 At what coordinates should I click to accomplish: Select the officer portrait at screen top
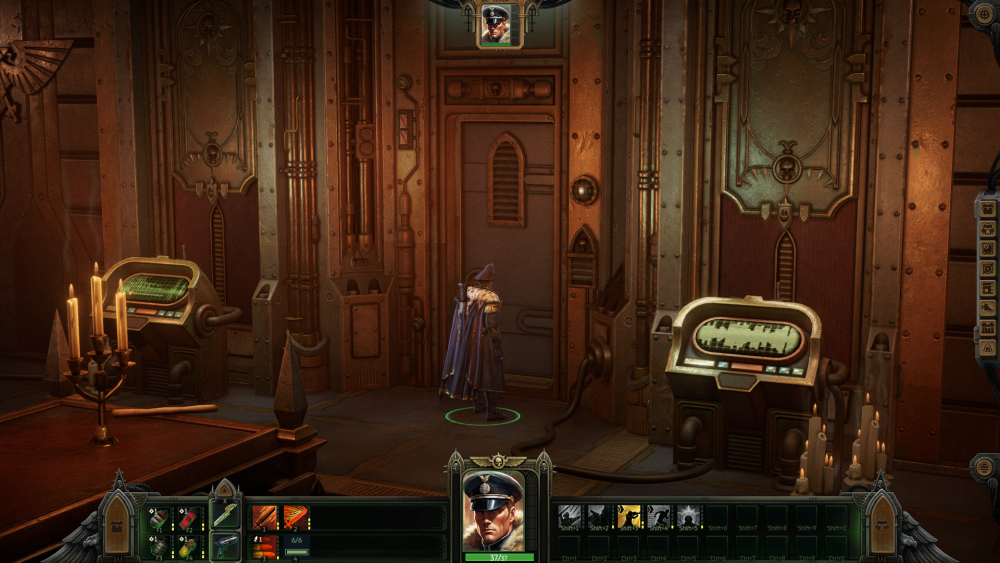coord(495,23)
